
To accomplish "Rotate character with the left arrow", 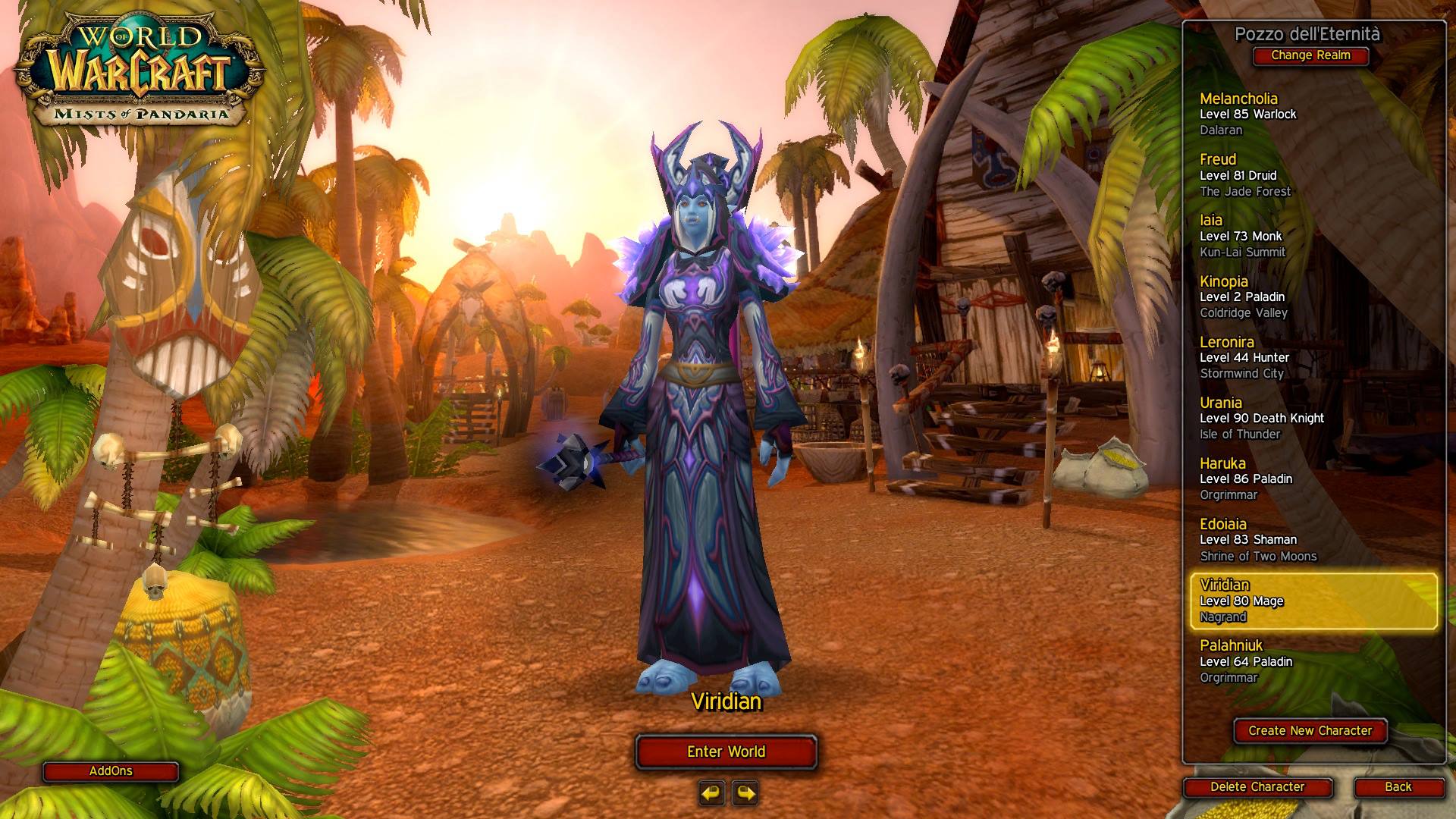I will 711,793.
